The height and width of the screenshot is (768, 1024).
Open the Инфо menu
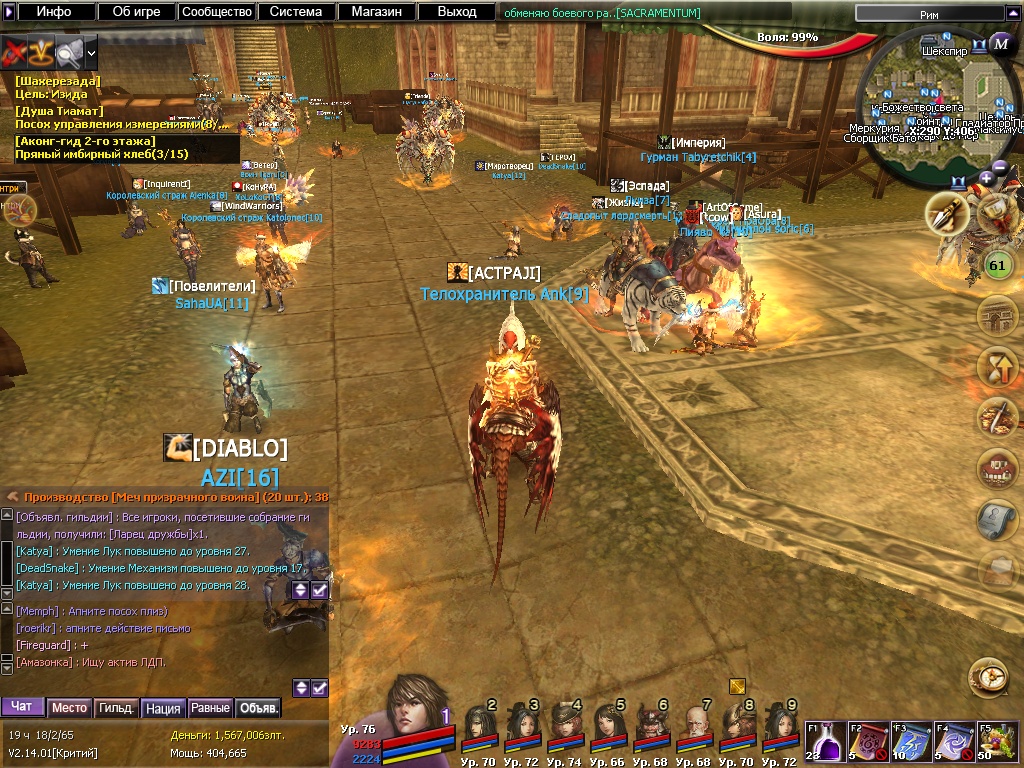[54, 12]
